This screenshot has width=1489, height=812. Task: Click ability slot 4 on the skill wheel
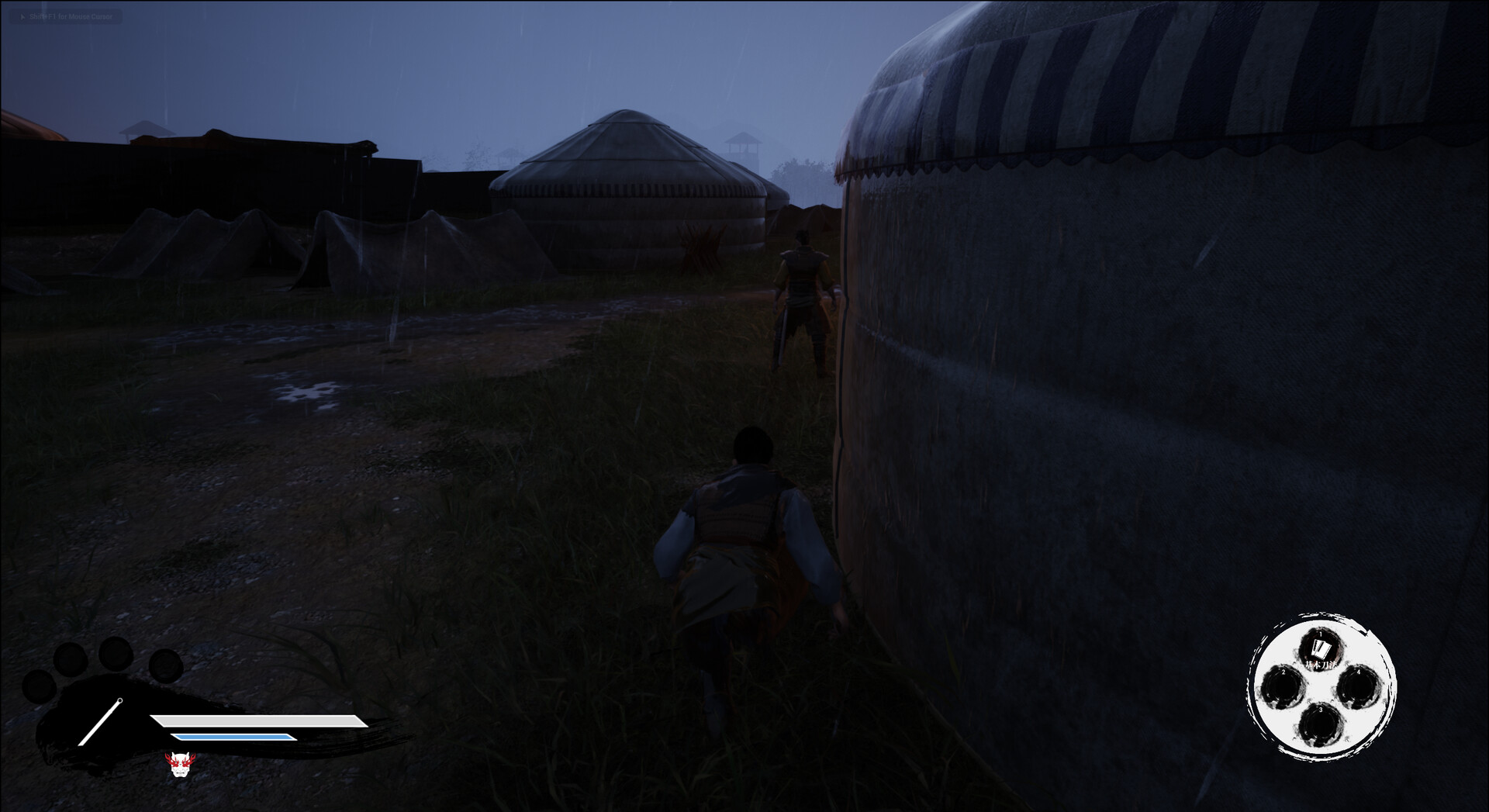pos(1358,687)
